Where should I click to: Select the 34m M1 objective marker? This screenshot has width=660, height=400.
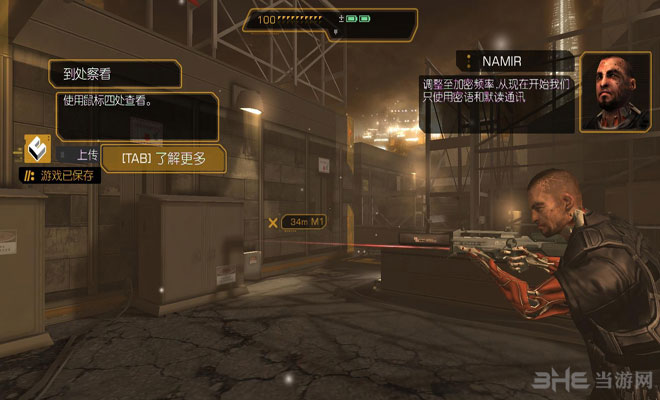tap(298, 221)
